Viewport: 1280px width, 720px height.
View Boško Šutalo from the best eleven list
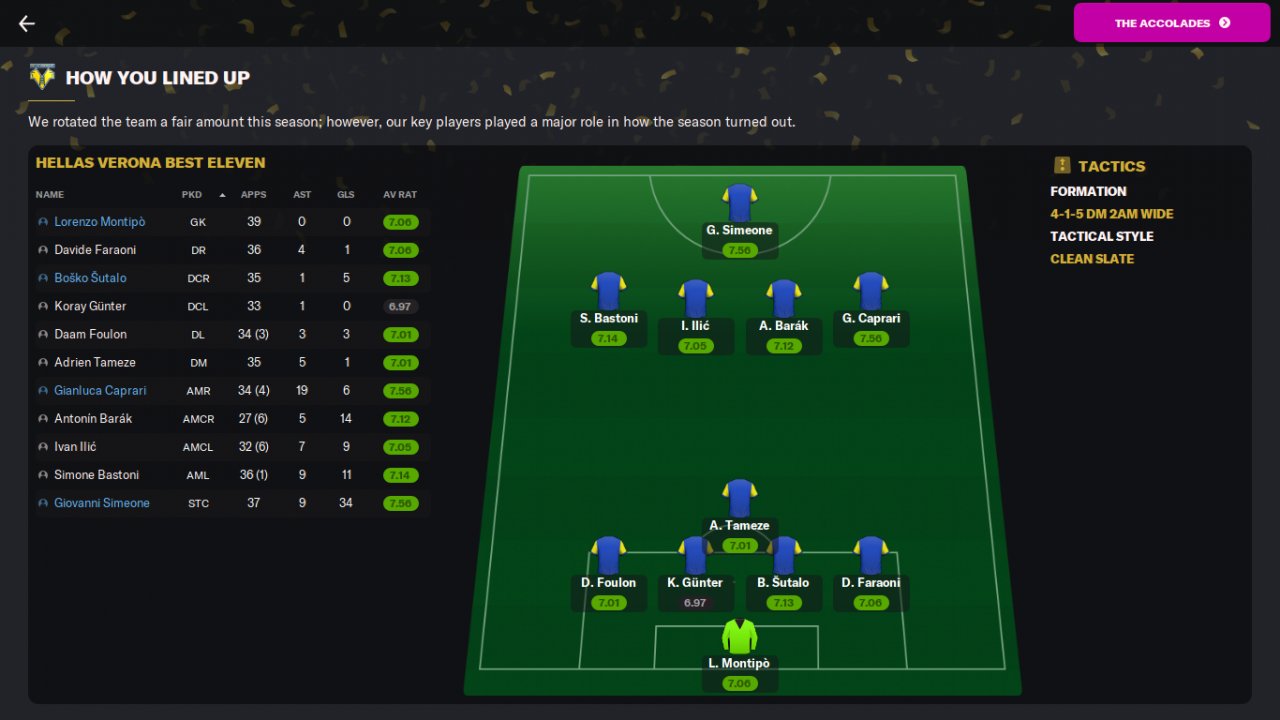pyautogui.click(x=90, y=278)
